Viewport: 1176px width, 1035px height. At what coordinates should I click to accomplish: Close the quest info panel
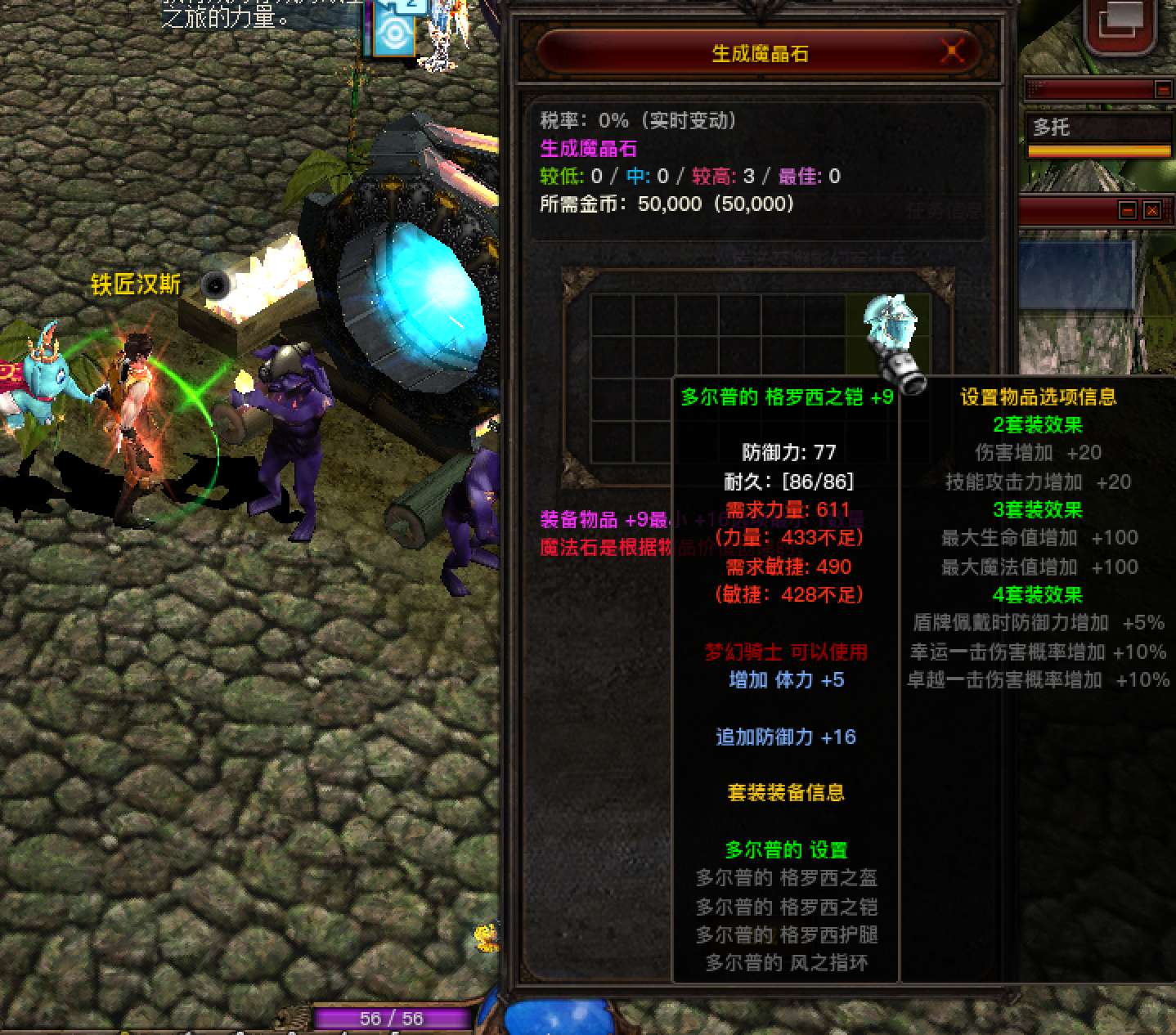click(1151, 211)
